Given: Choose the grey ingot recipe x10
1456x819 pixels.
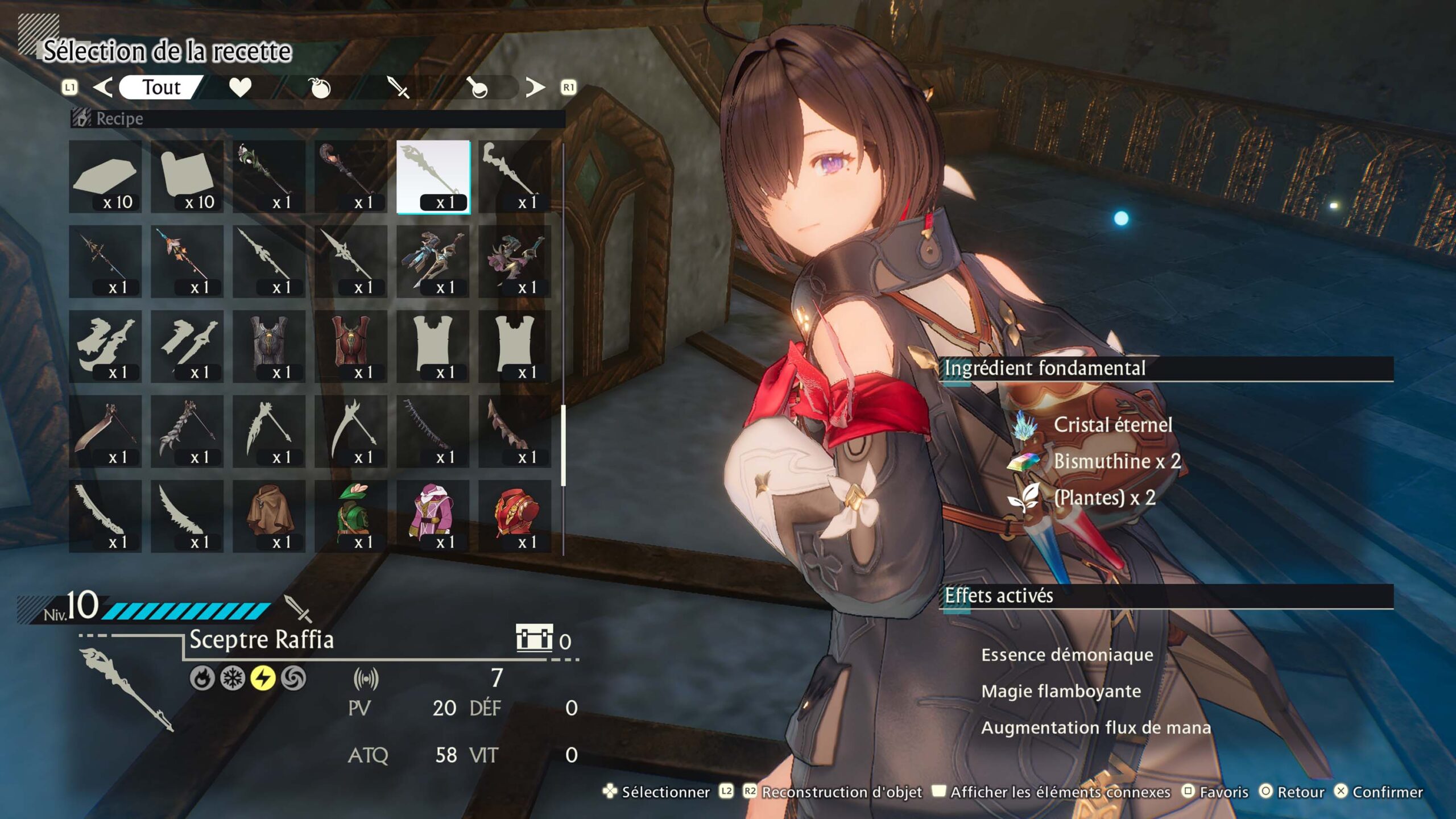Looking at the screenshot, I should click(105, 177).
